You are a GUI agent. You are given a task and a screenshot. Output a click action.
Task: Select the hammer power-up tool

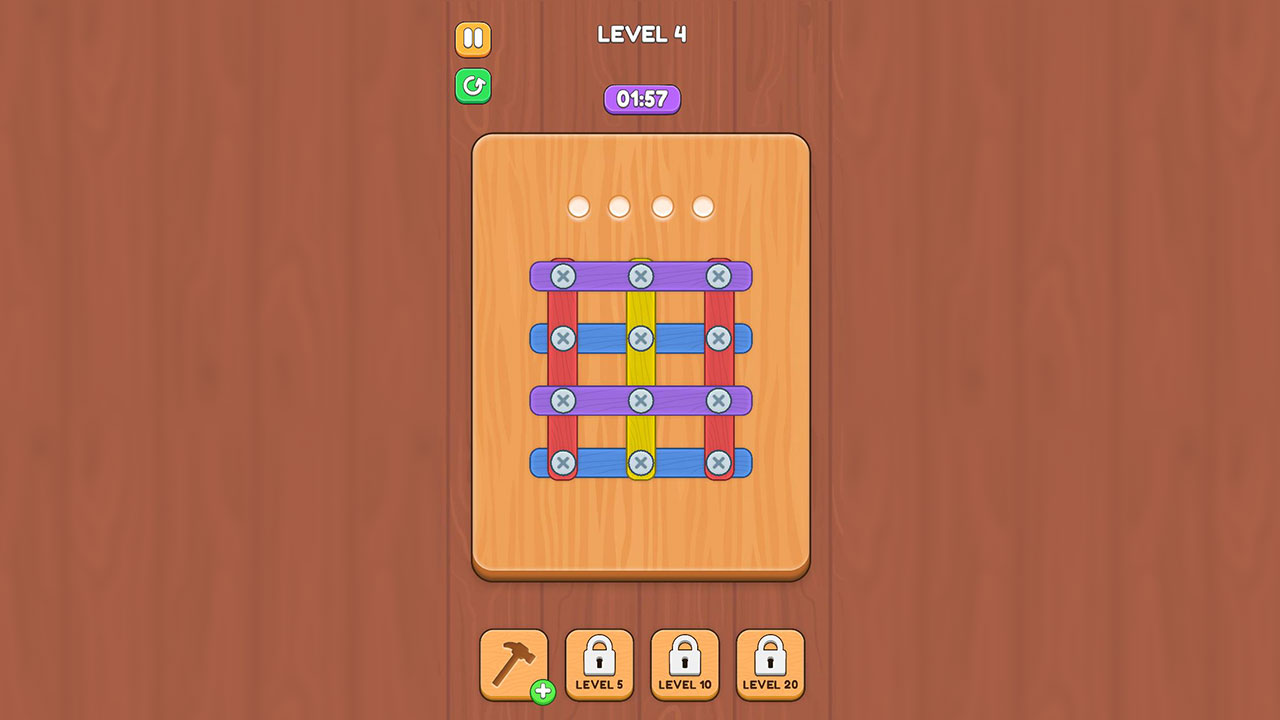tap(514, 662)
